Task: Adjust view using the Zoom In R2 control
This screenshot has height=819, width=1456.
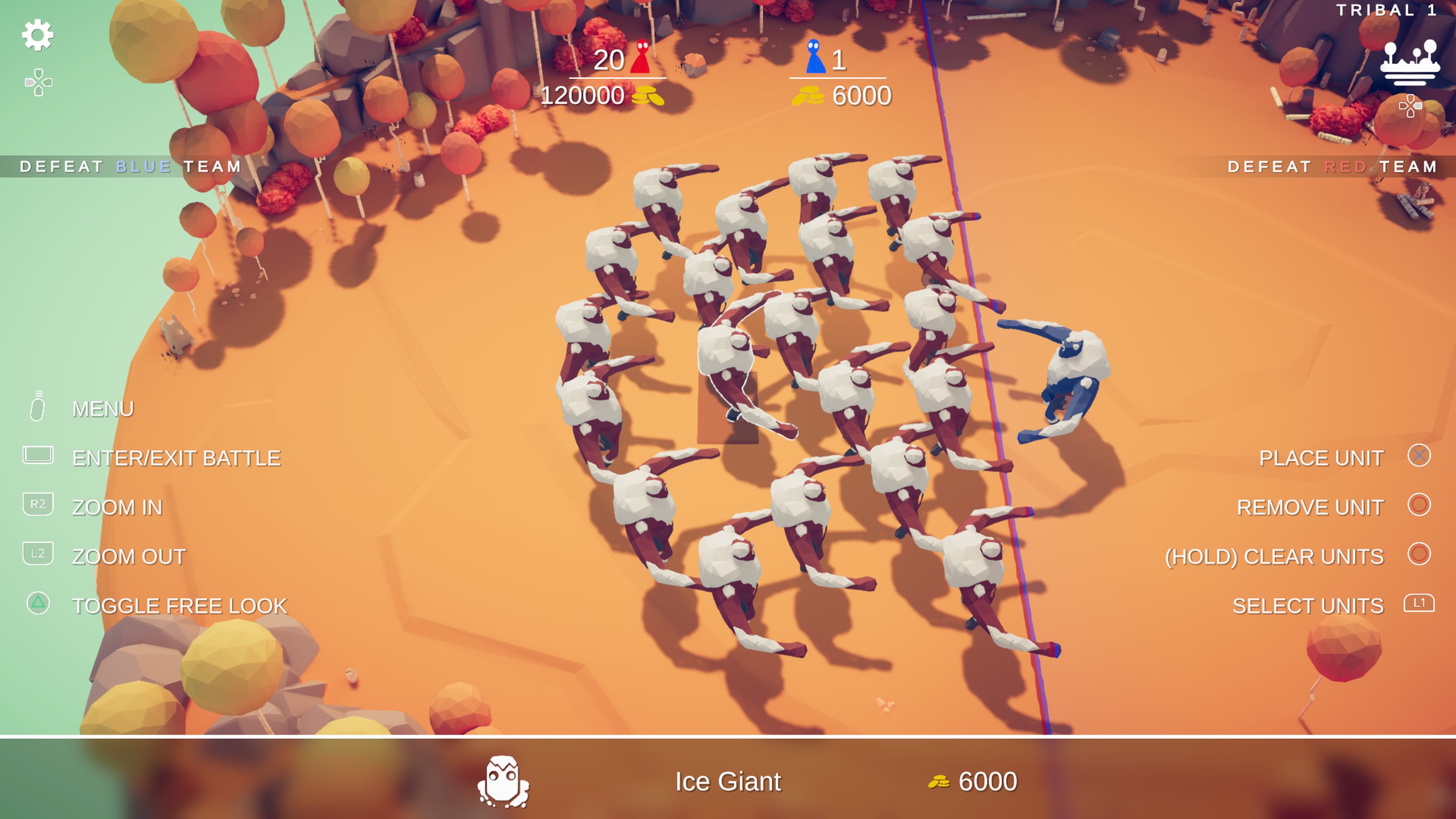Action: pyautogui.click(x=37, y=505)
